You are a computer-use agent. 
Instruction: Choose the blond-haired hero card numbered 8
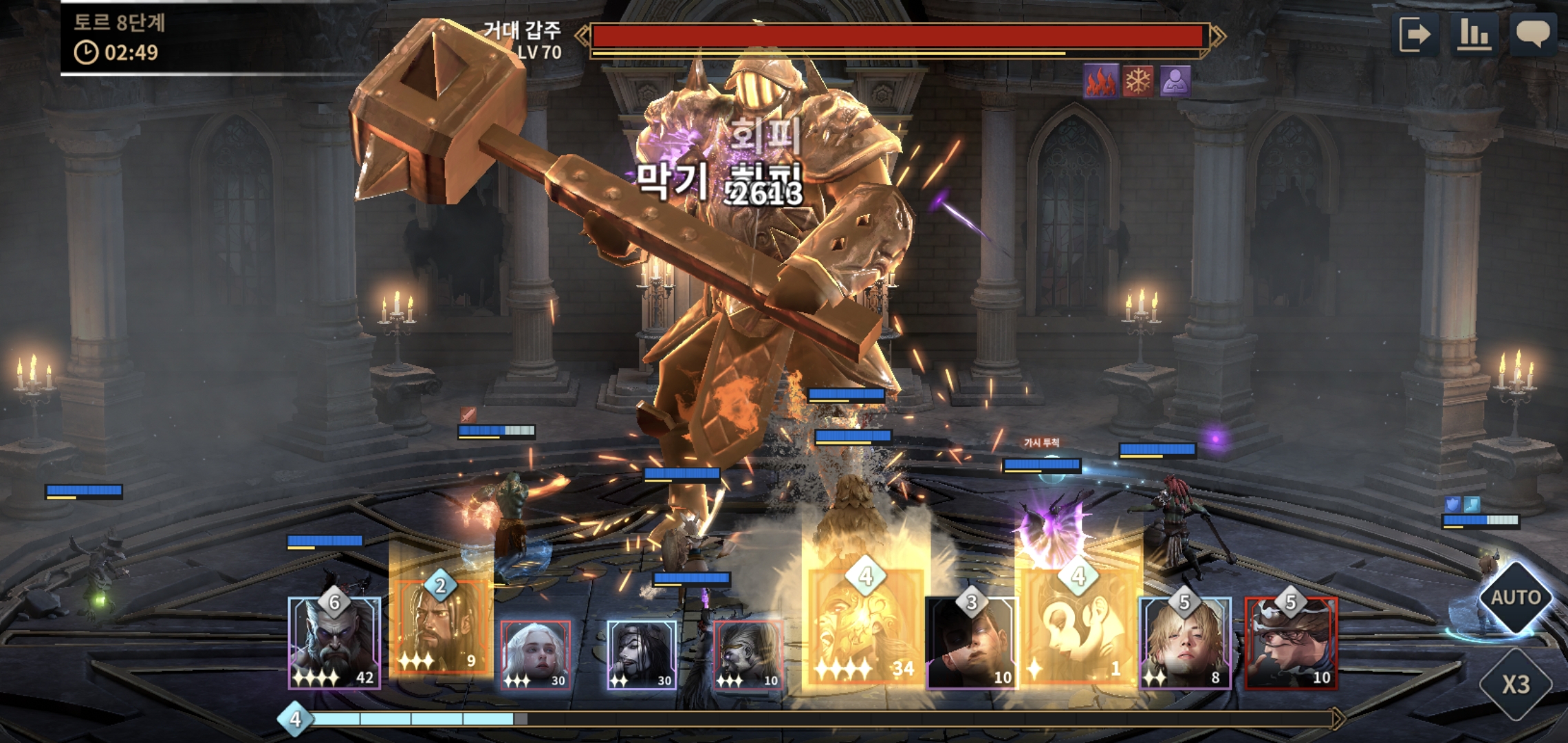pos(1185,643)
